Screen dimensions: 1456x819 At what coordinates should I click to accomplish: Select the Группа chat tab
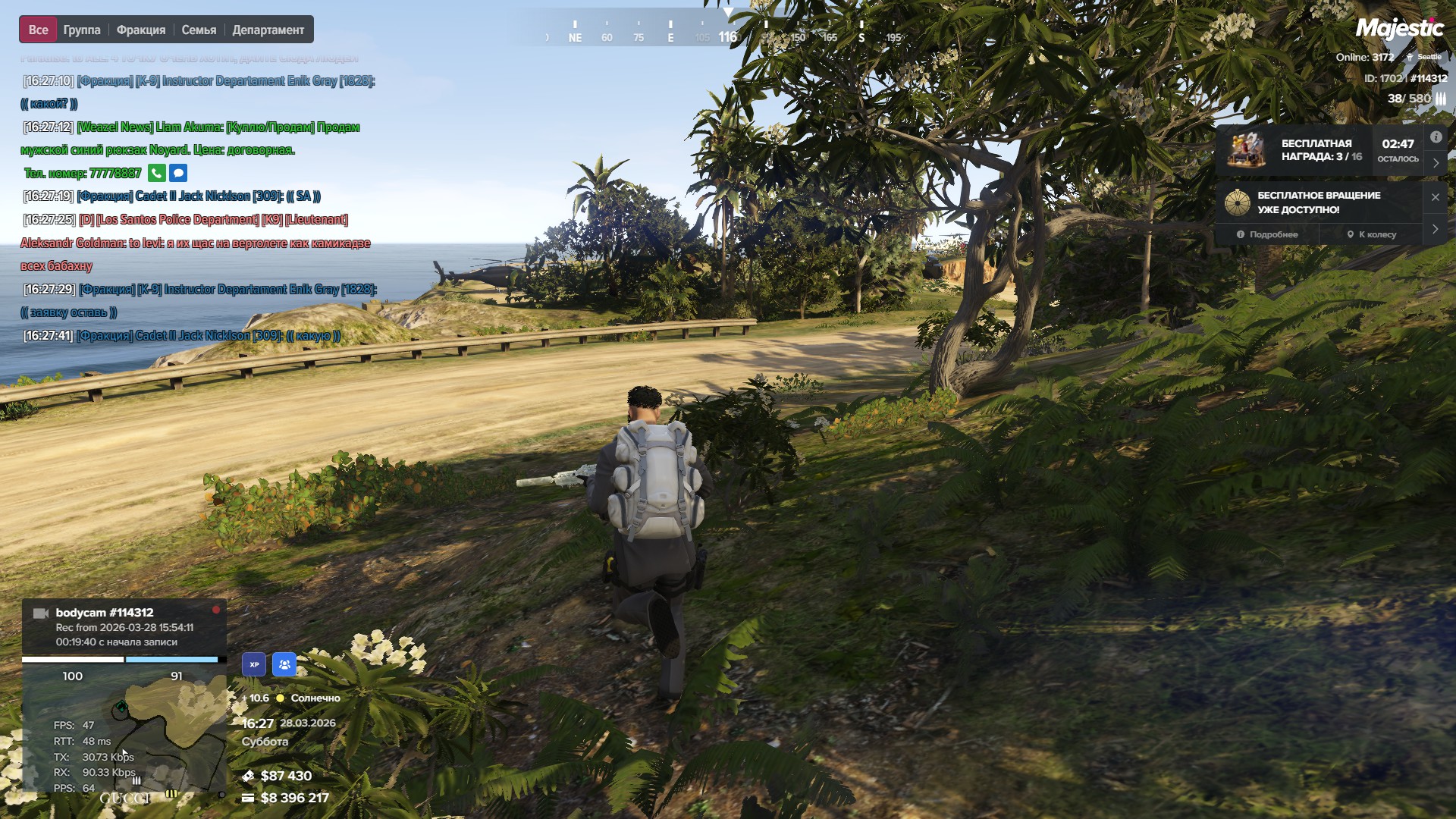coord(82,30)
